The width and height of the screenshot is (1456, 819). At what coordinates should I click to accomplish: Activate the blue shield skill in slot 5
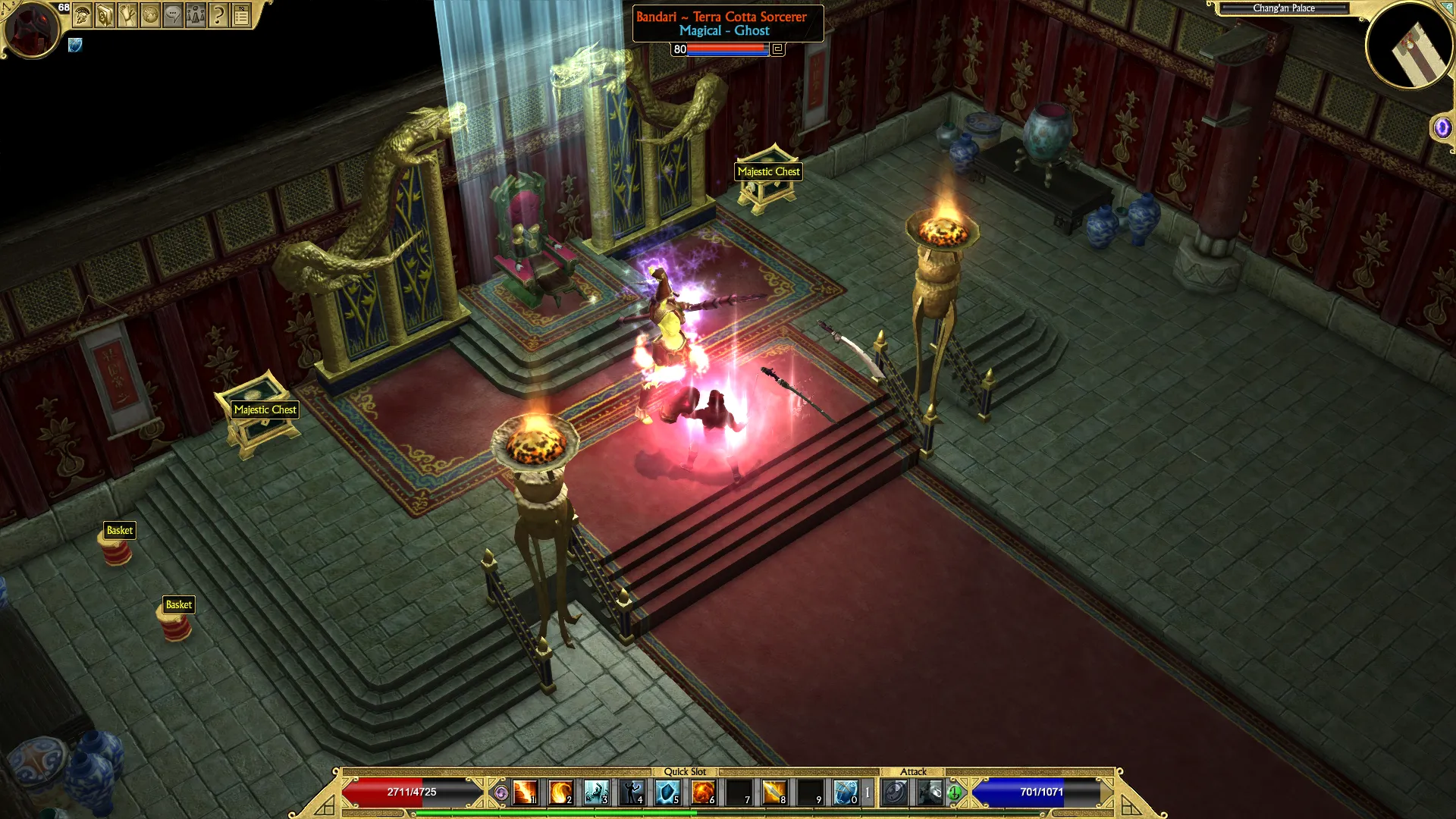point(667,792)
